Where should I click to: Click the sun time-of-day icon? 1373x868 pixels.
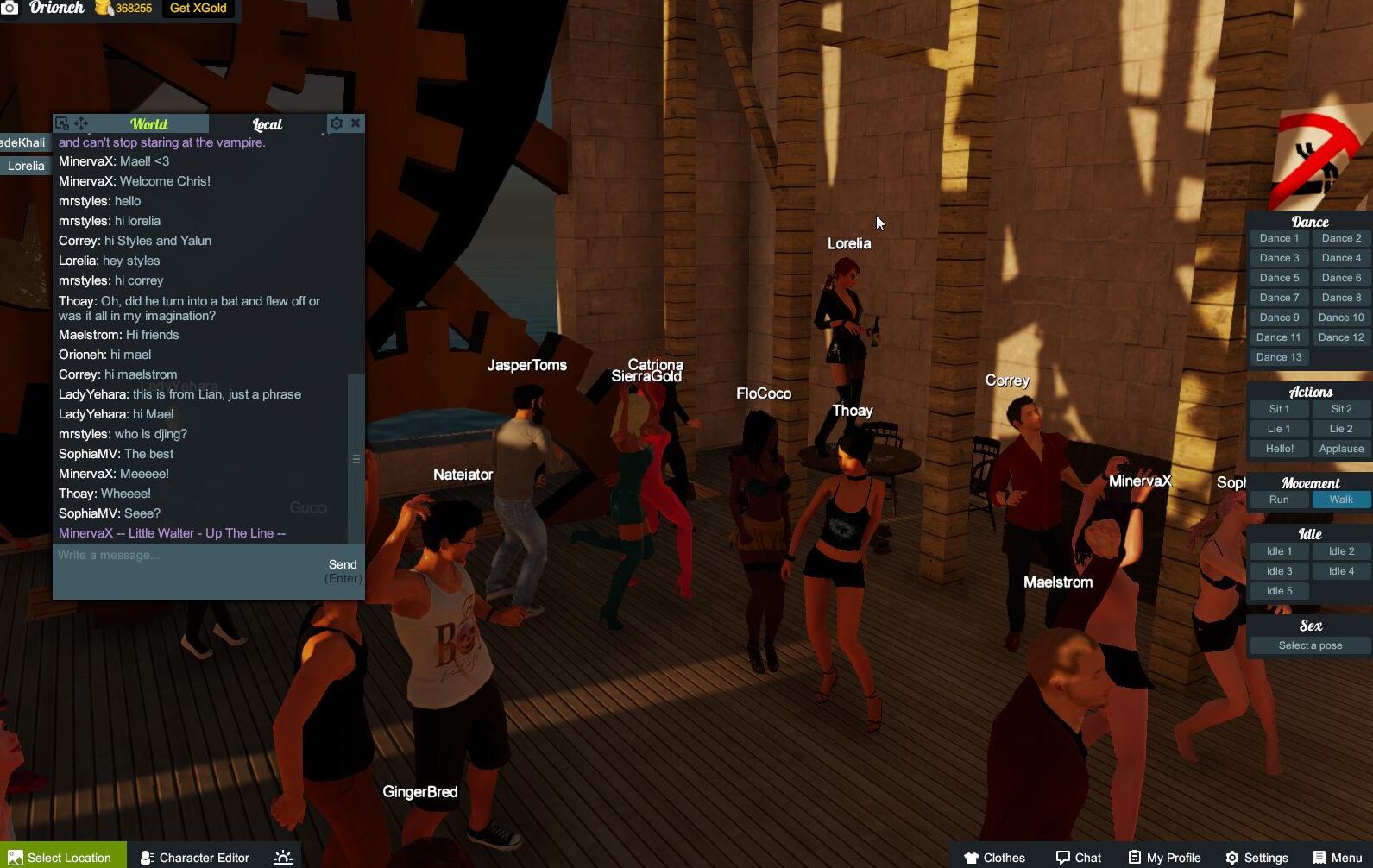tap(282, 857)
